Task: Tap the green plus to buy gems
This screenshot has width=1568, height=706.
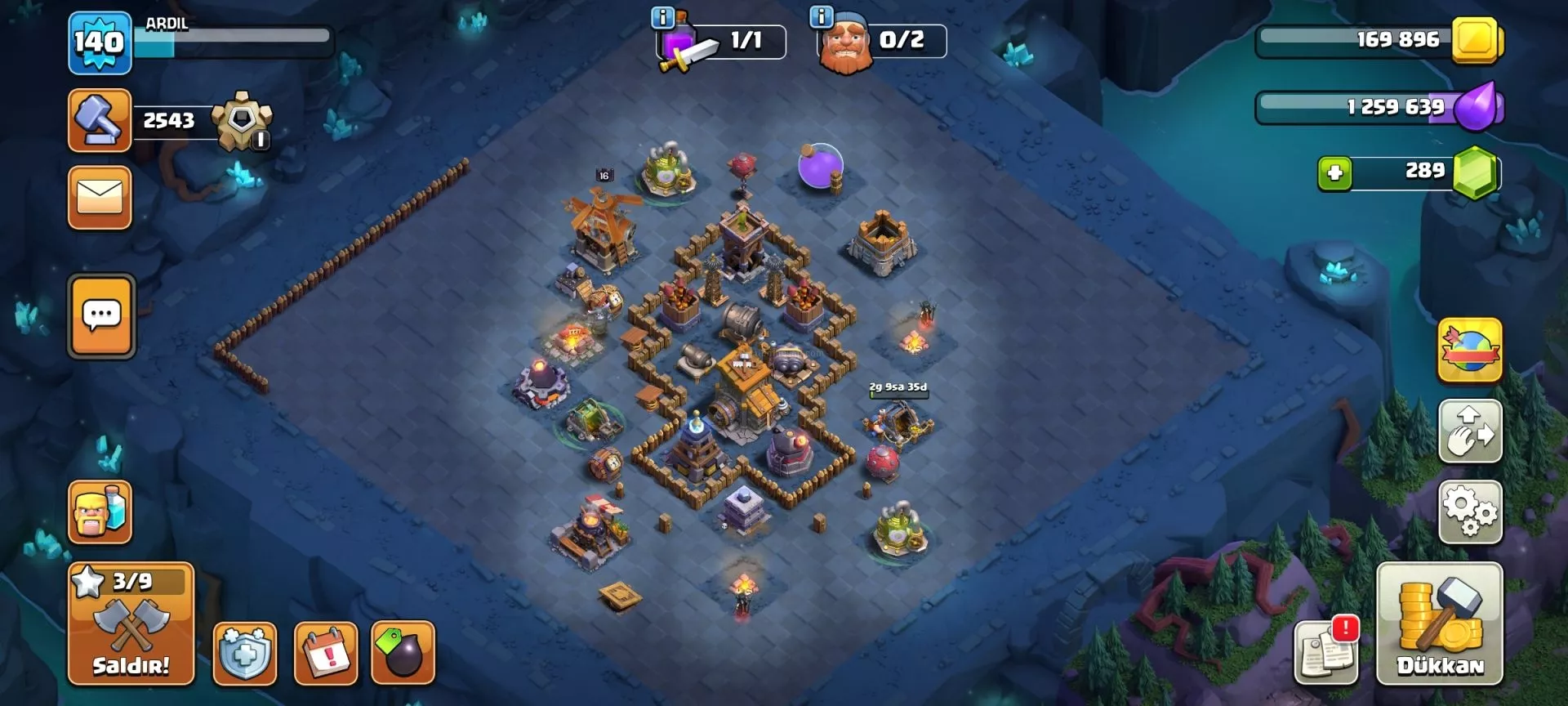Action: click(1334, 173)
